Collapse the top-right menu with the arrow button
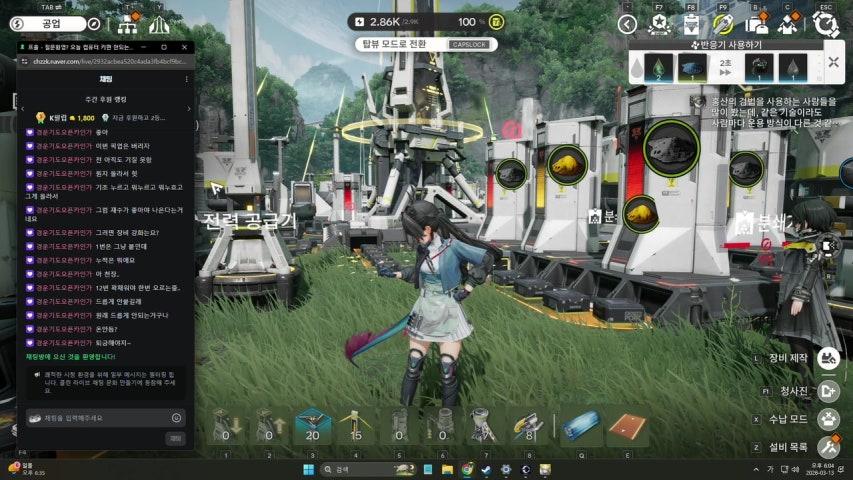Image resolution: width=853 pixels, height=480 pixels. 627,24
